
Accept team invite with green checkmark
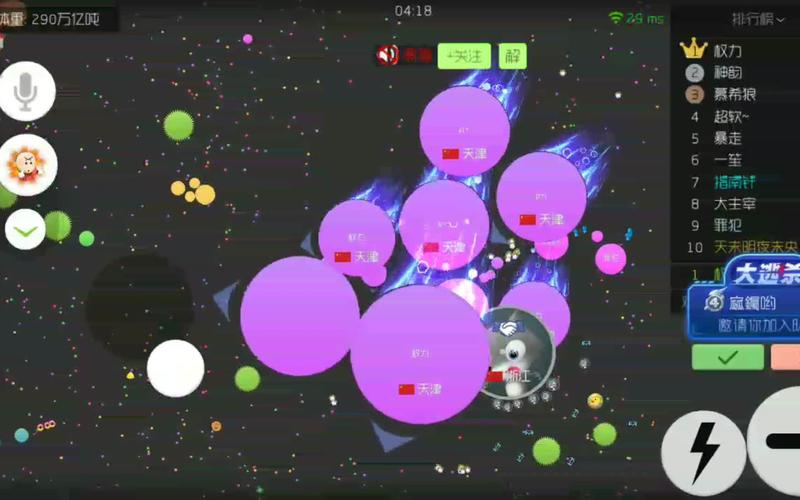click(x=727, y=356)
